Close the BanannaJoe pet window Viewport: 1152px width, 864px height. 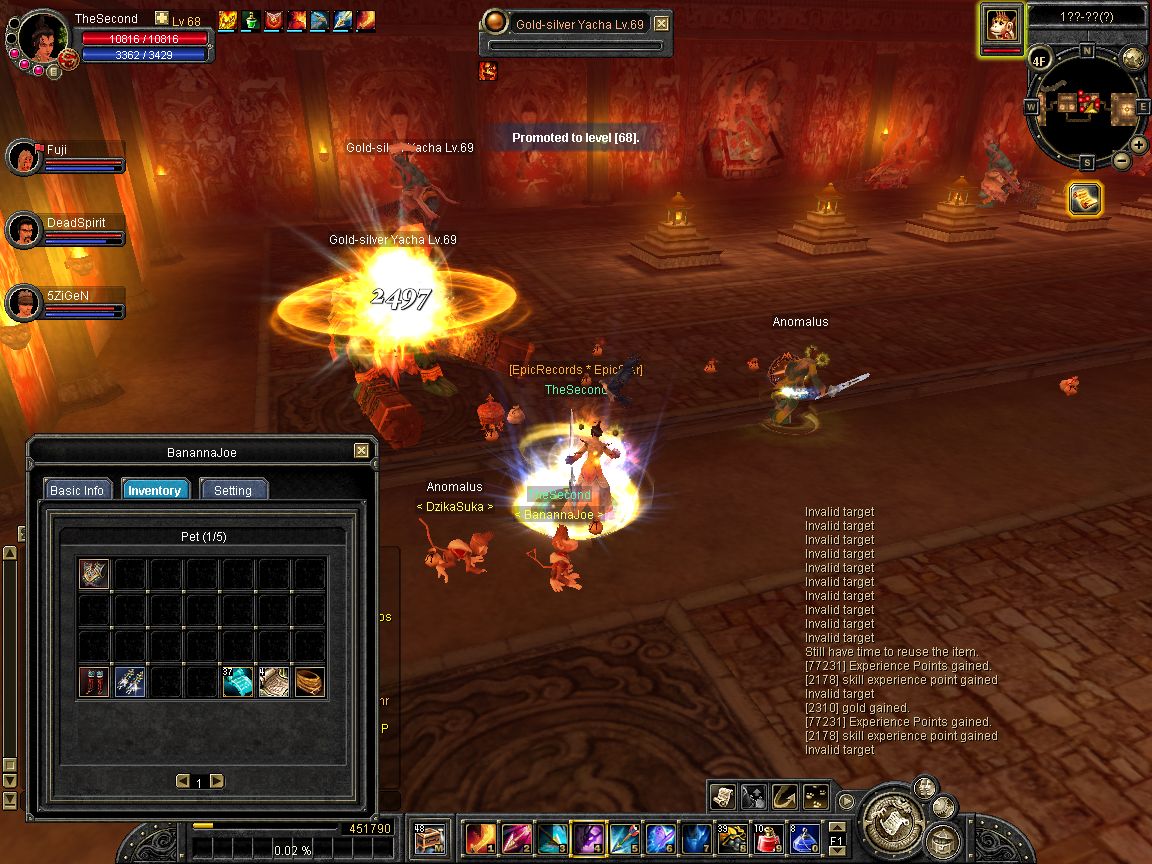[x=361, y=451]
